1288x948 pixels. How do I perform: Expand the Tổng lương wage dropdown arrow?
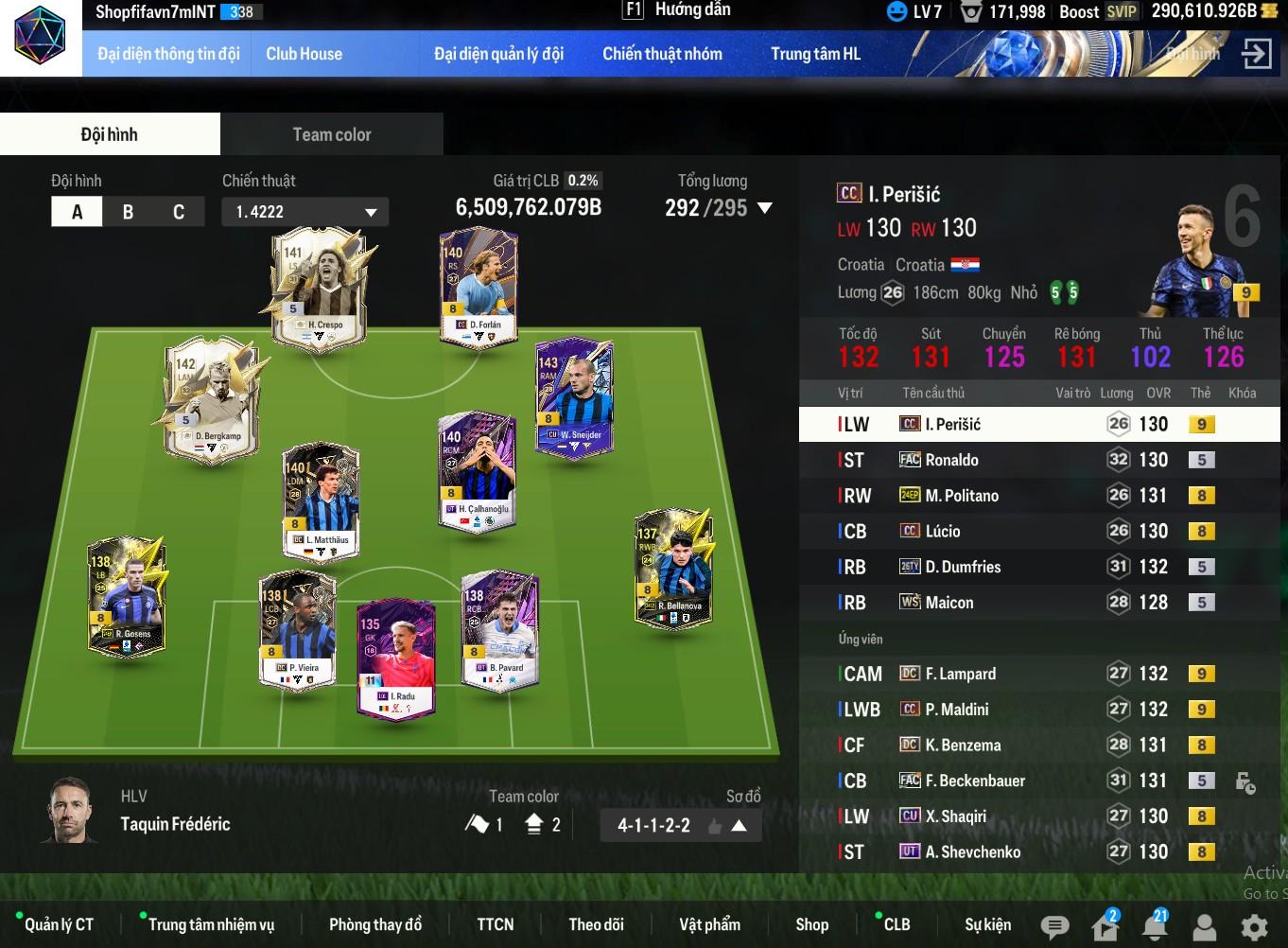(x=765, y=208)
